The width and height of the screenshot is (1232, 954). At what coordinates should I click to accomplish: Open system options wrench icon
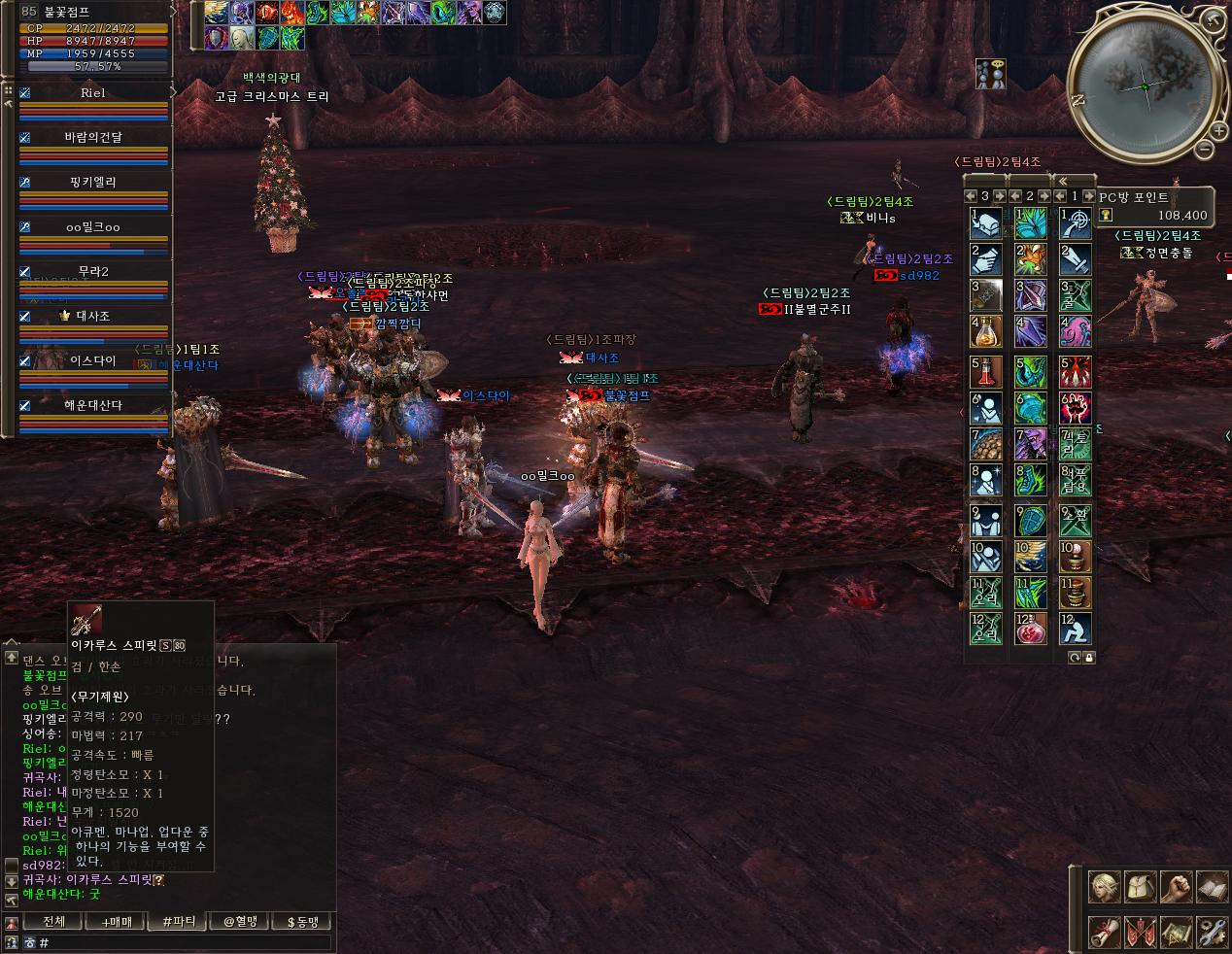1213,931
